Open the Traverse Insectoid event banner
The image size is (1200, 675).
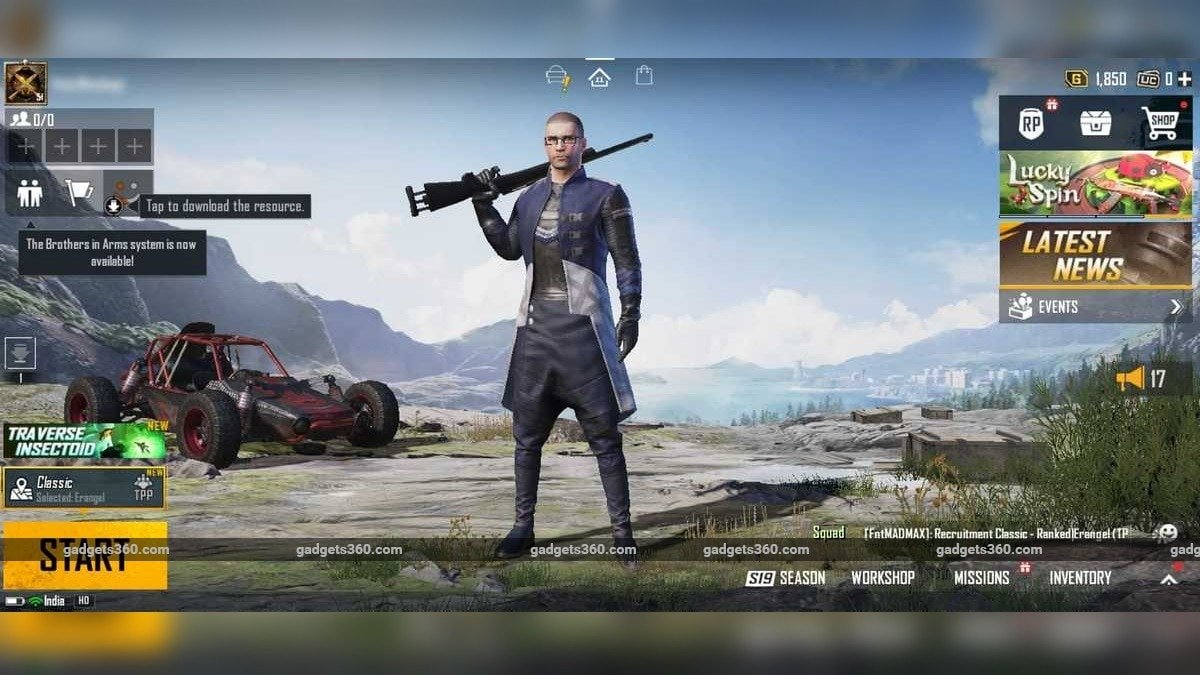[84, 440]
